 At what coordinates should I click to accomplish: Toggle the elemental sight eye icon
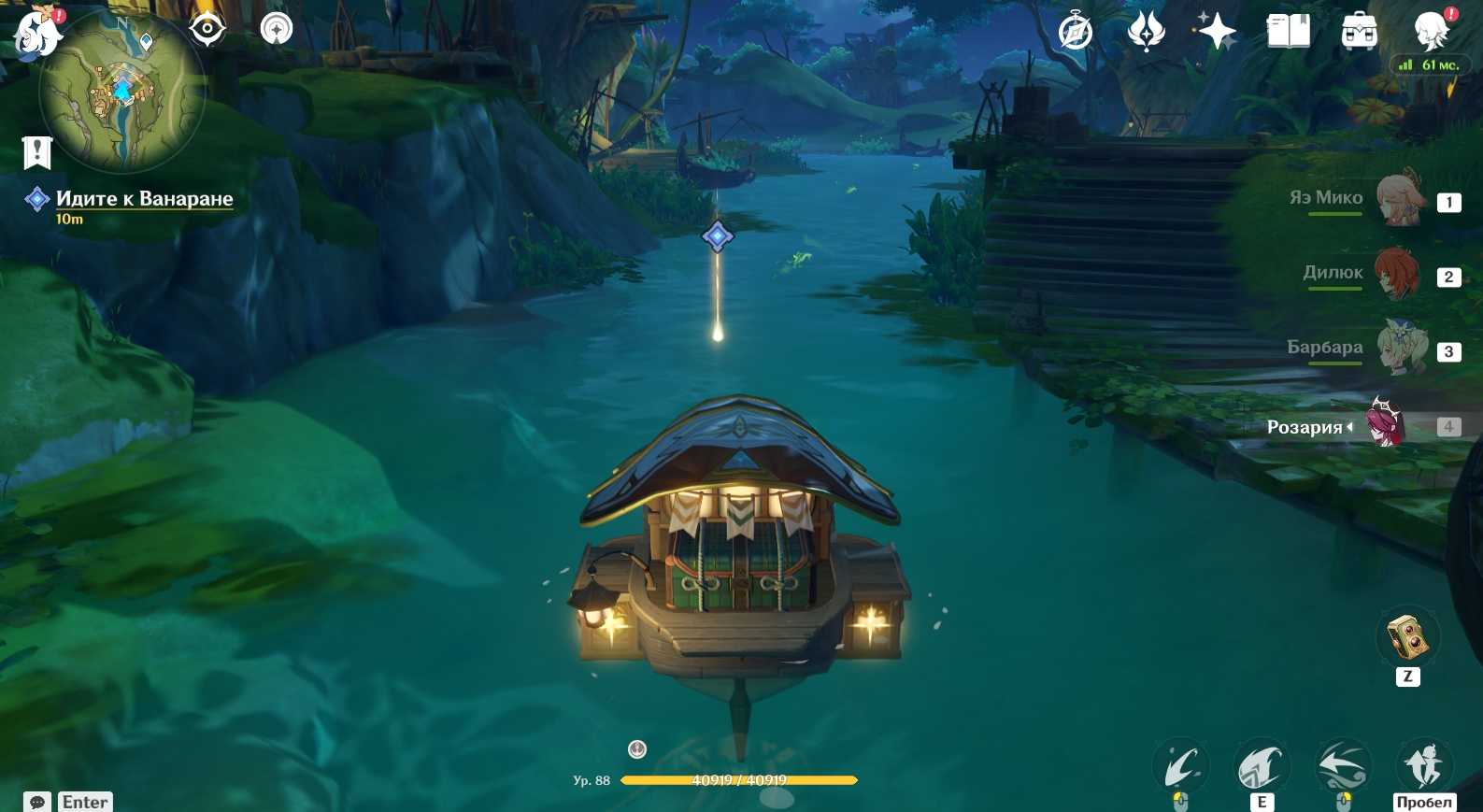[x=207, y=29]
